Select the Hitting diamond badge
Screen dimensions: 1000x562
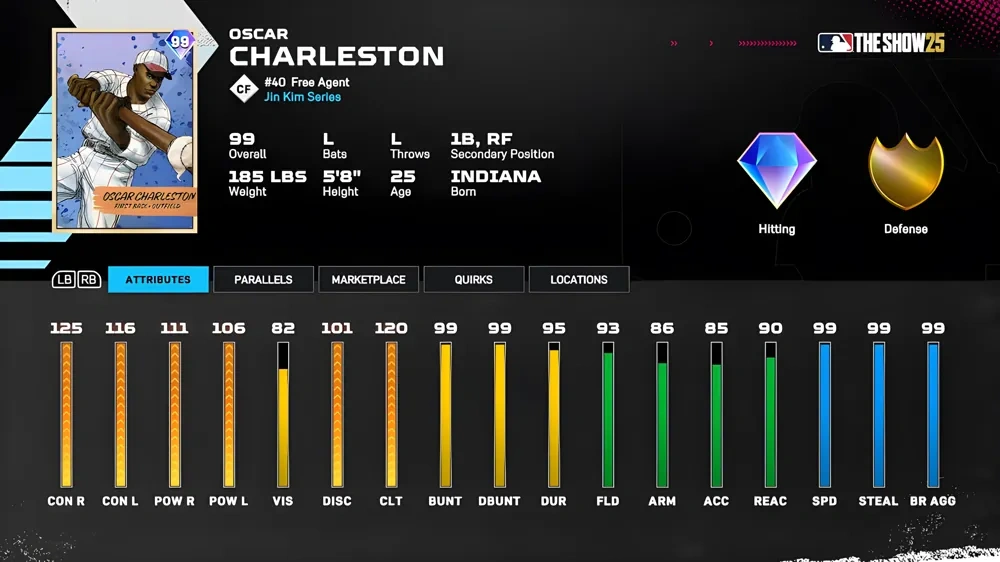(777, 171)
